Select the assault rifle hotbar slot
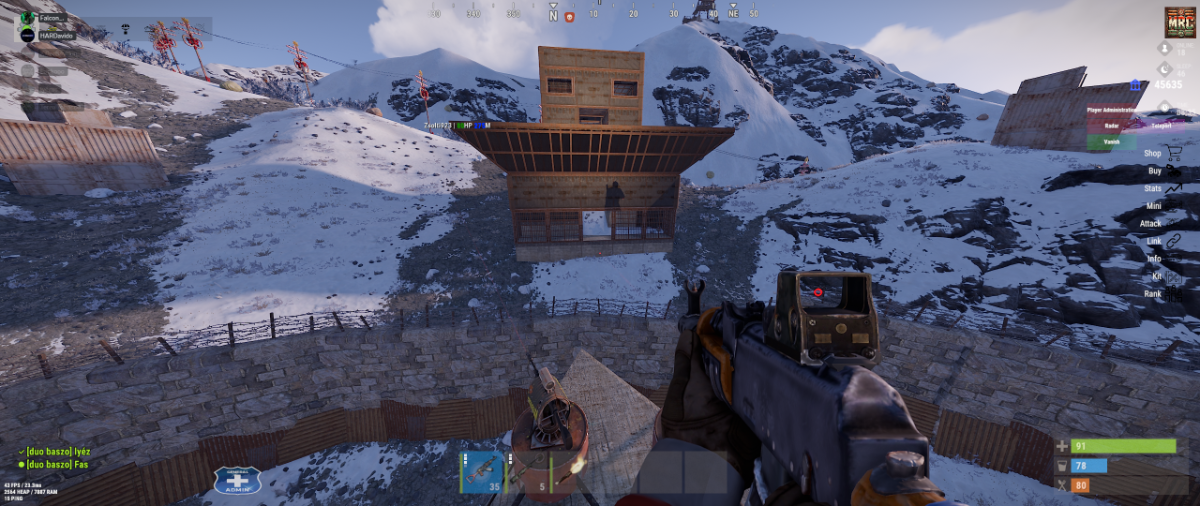This screenshot has width=1200, height=506. pyautogui.click(x=482, y=472)
